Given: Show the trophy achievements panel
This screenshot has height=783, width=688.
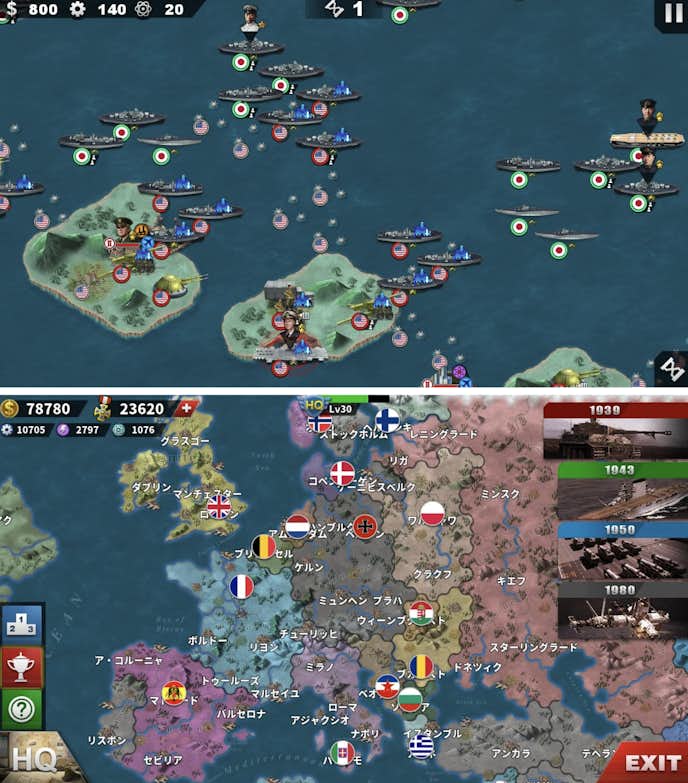Looking at the screenshot, I should 22,665.
